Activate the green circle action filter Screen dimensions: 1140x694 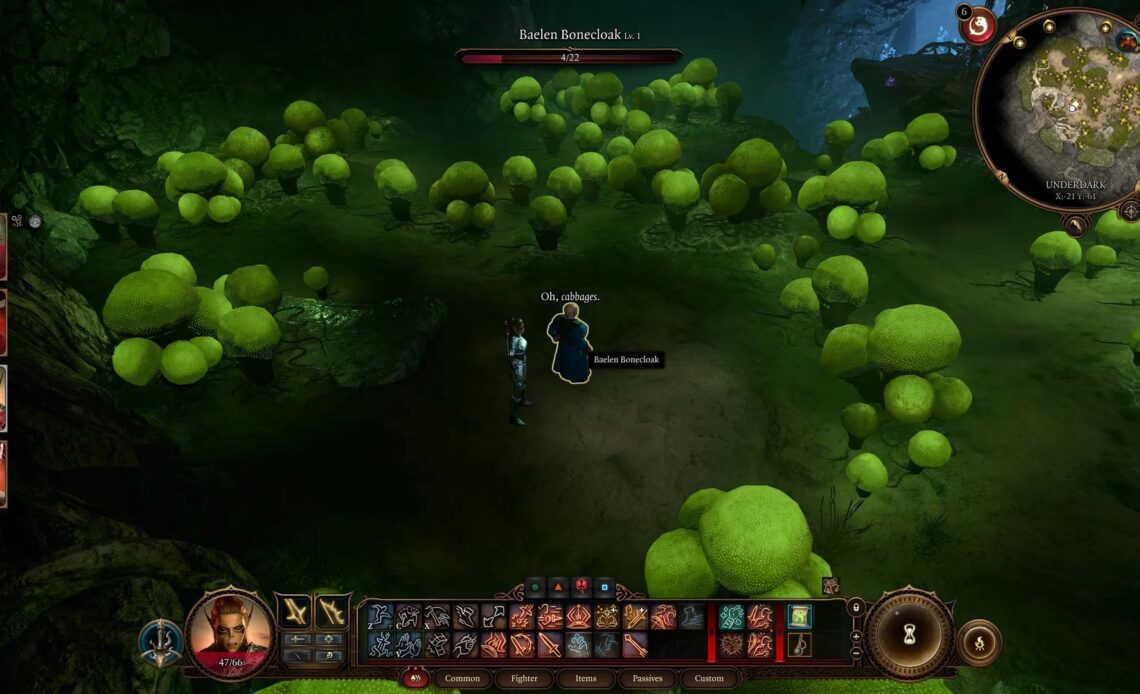pos(535,588)
